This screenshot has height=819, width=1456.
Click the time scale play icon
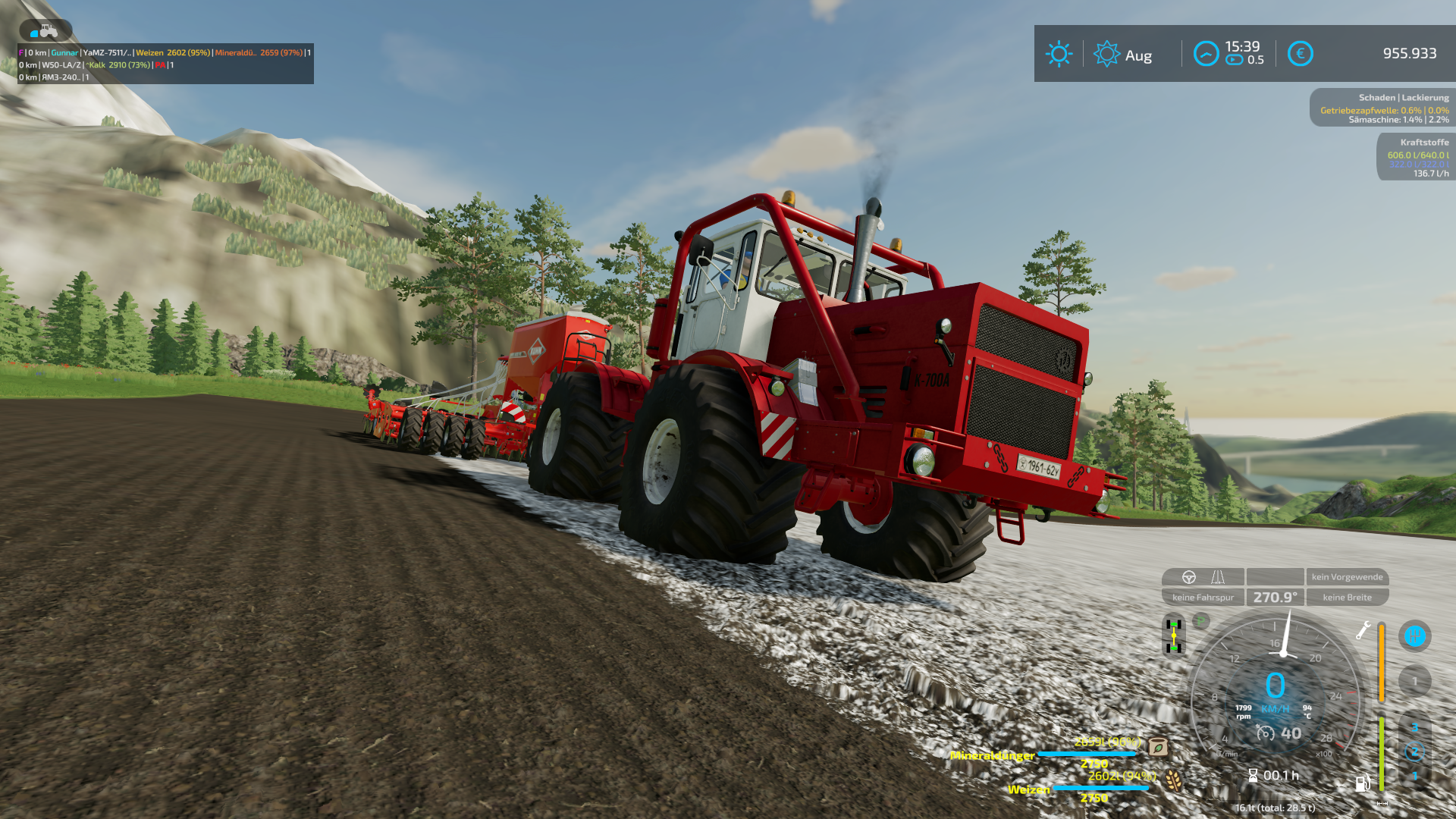point(1235,60)
